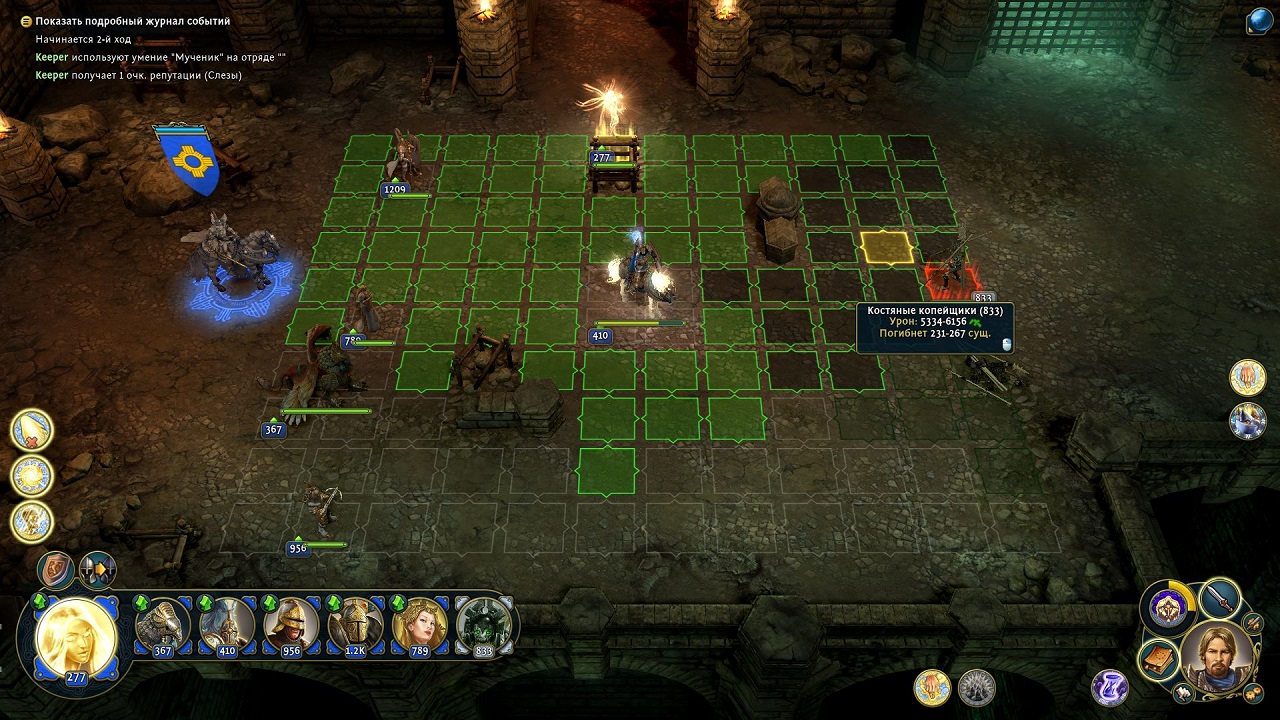
Task: Click the crowned woman portrait showing 789
Action: click(x=419, y=626)
